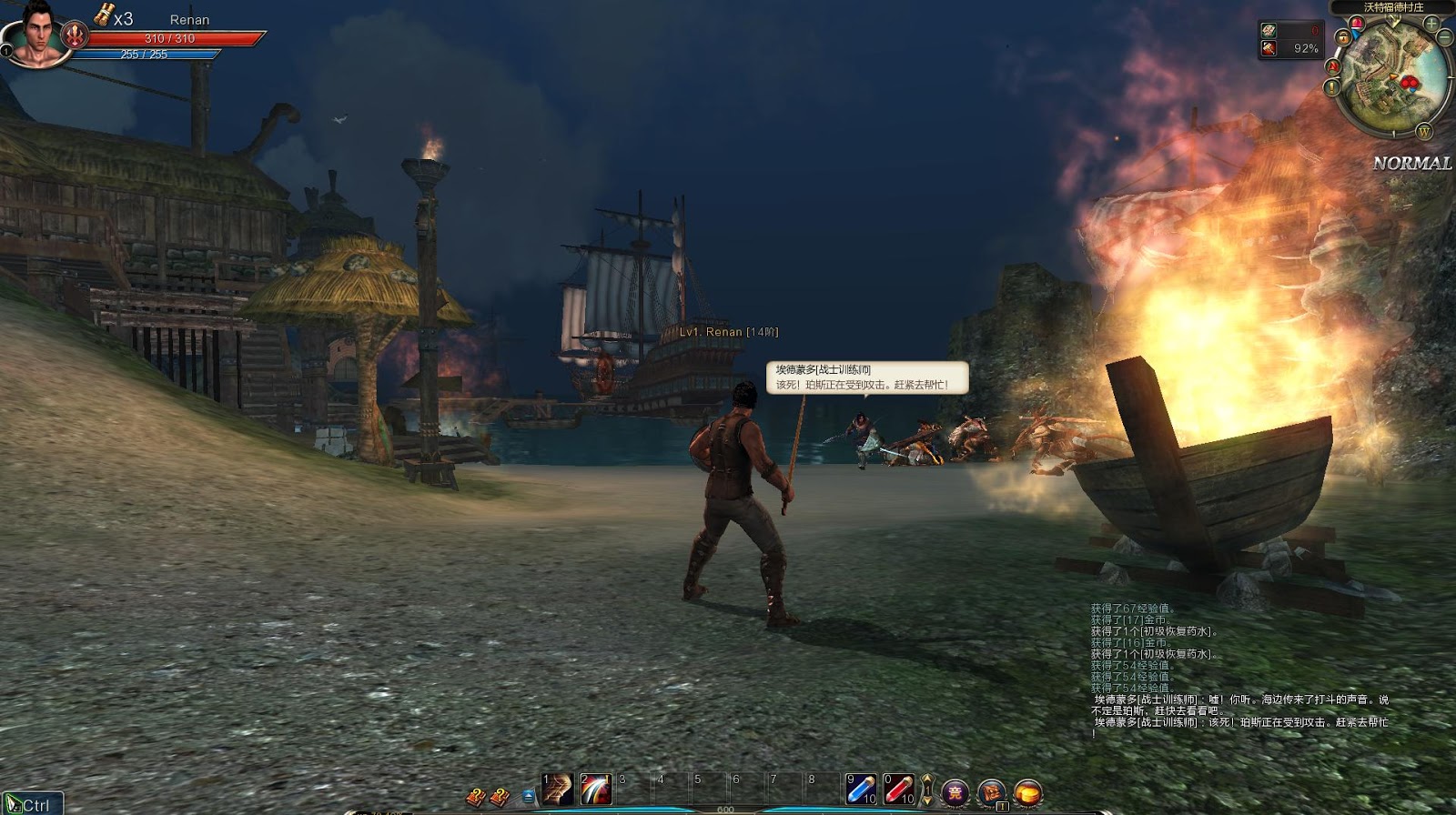This screenshot has height=815, width=1456.
Task: Activate the skill in hotbar slot 1
Action: tap(557, 789)
